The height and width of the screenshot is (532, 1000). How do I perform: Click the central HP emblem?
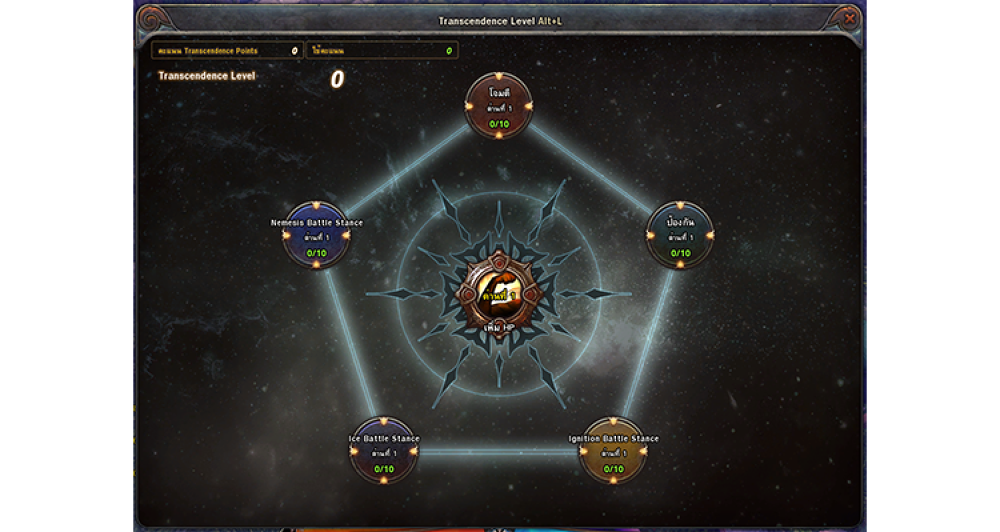[498, 293]
